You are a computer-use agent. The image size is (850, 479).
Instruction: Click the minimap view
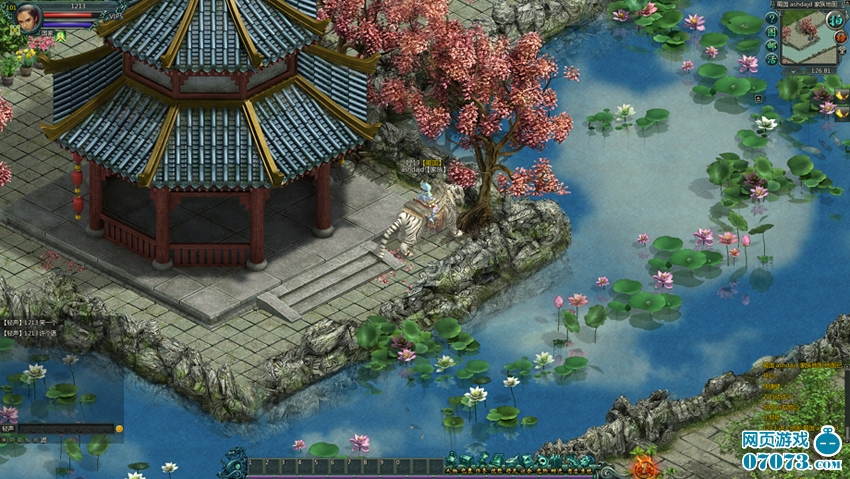tap(813, 38)
